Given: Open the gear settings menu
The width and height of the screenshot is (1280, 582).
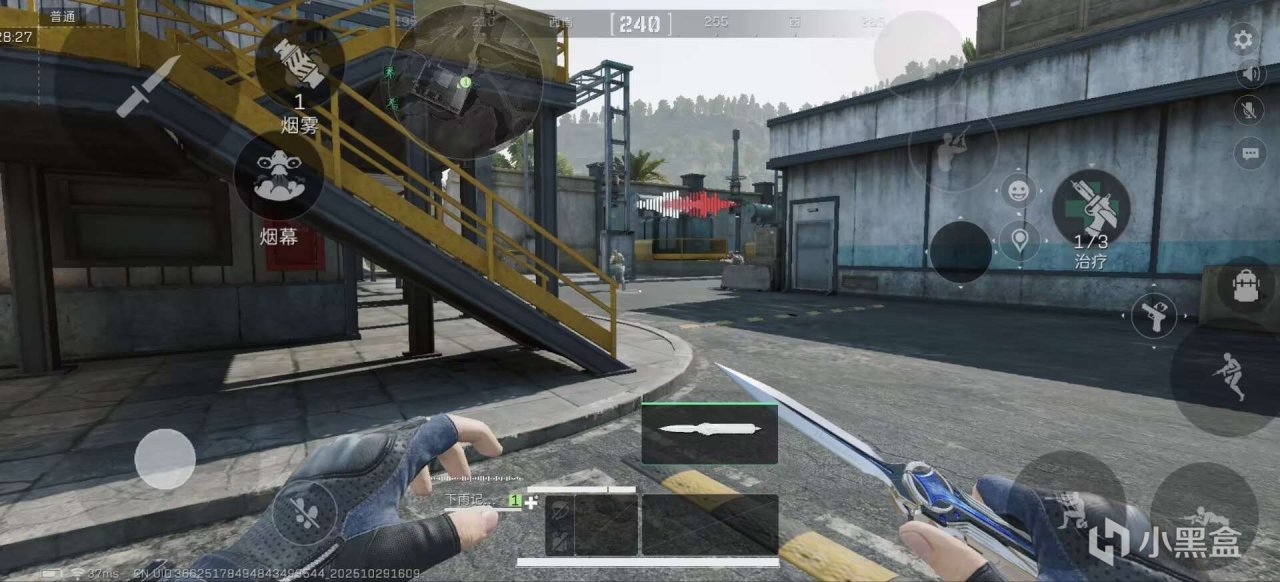Looking at the screenshot, I should point(1243,40).
